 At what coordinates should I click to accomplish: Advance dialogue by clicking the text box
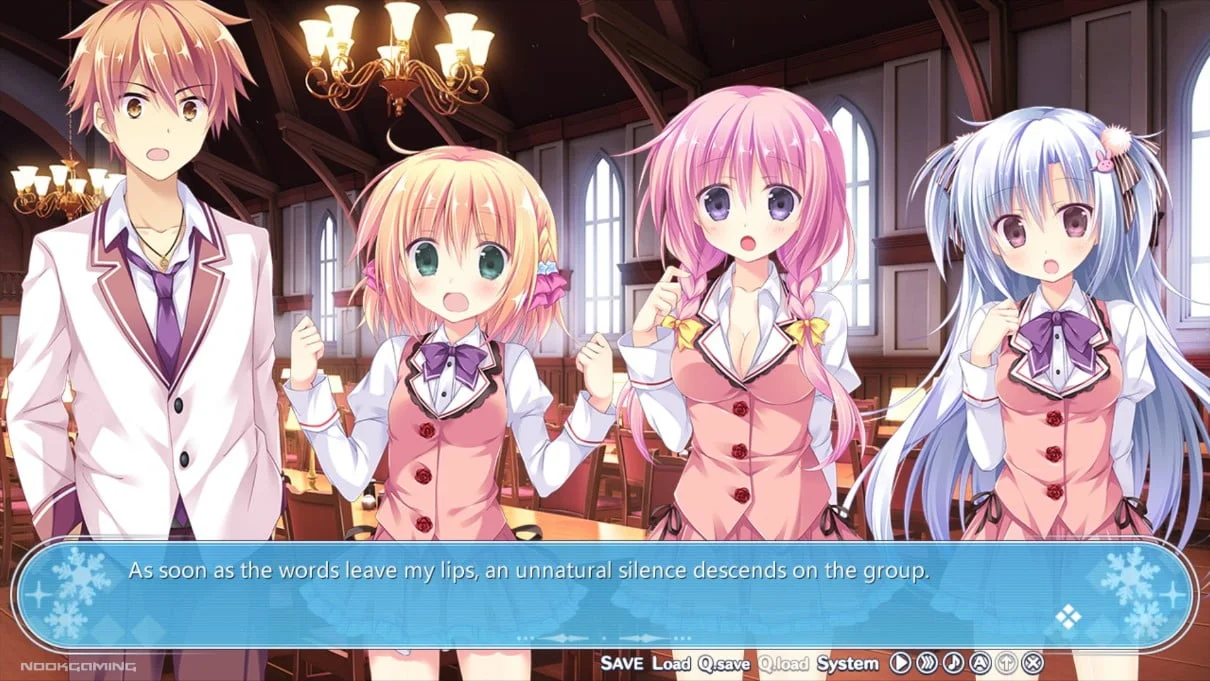click(600, 595)
